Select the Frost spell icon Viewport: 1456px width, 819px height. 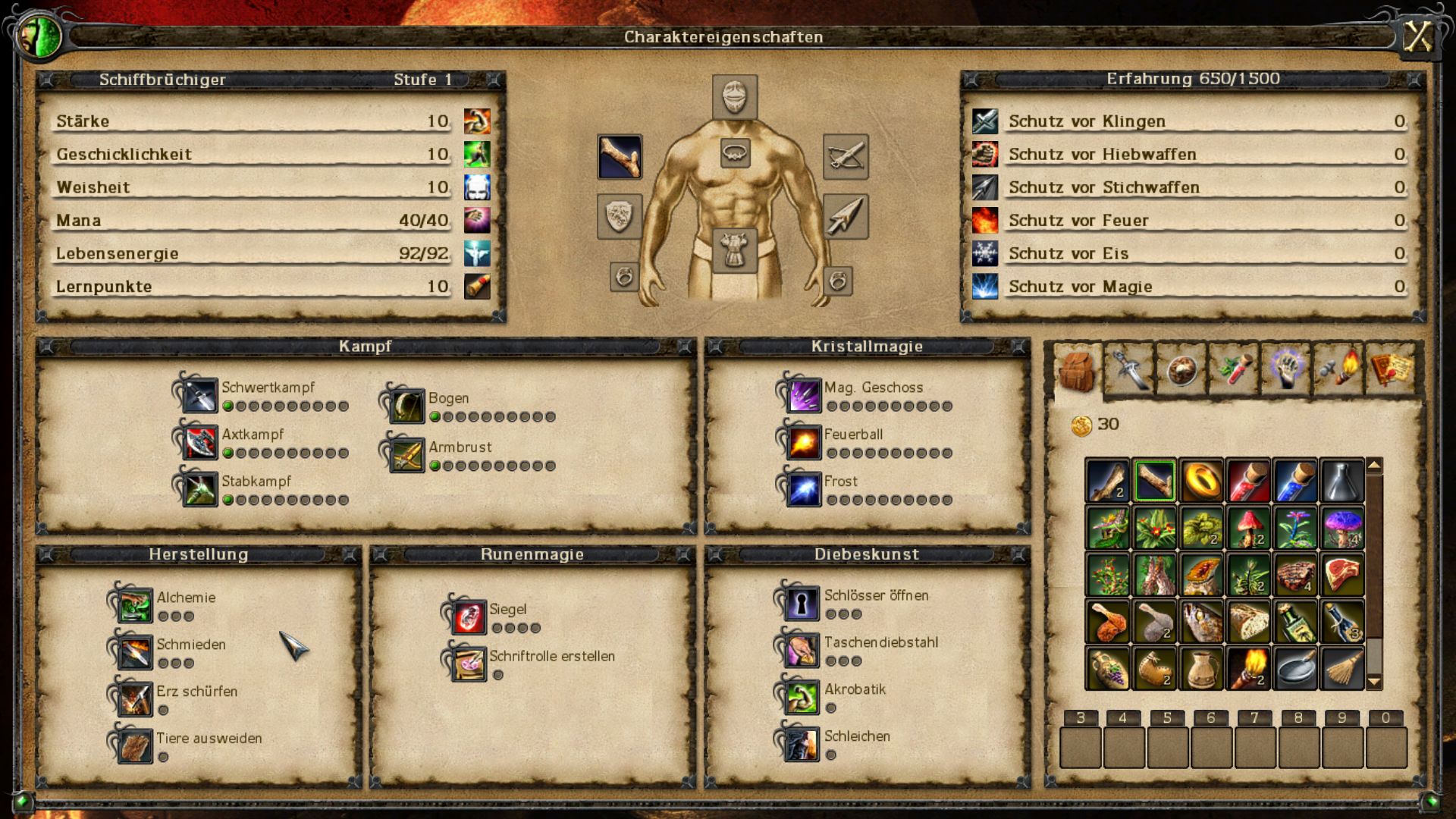805,489
